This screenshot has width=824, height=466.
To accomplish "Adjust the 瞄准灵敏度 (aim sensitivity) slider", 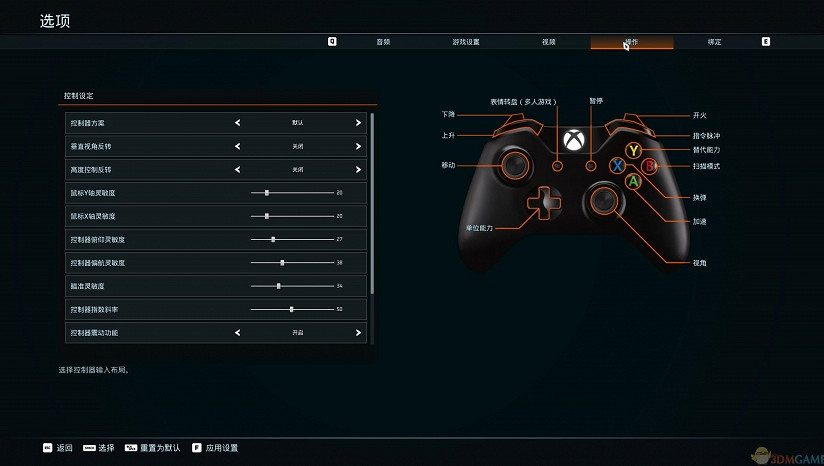I will tap(278, 286).
